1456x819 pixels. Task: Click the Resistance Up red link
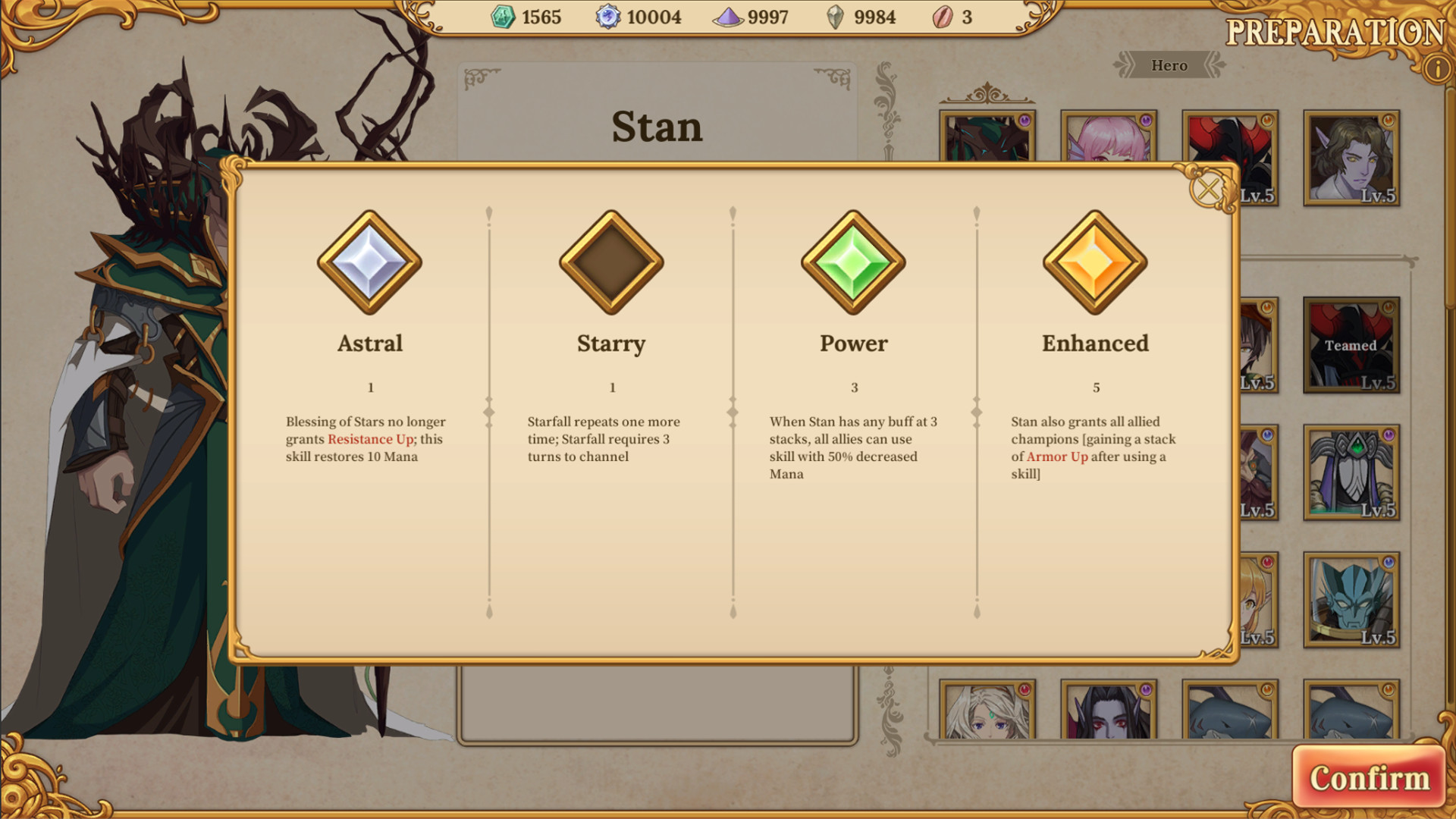tap(370, 439)
